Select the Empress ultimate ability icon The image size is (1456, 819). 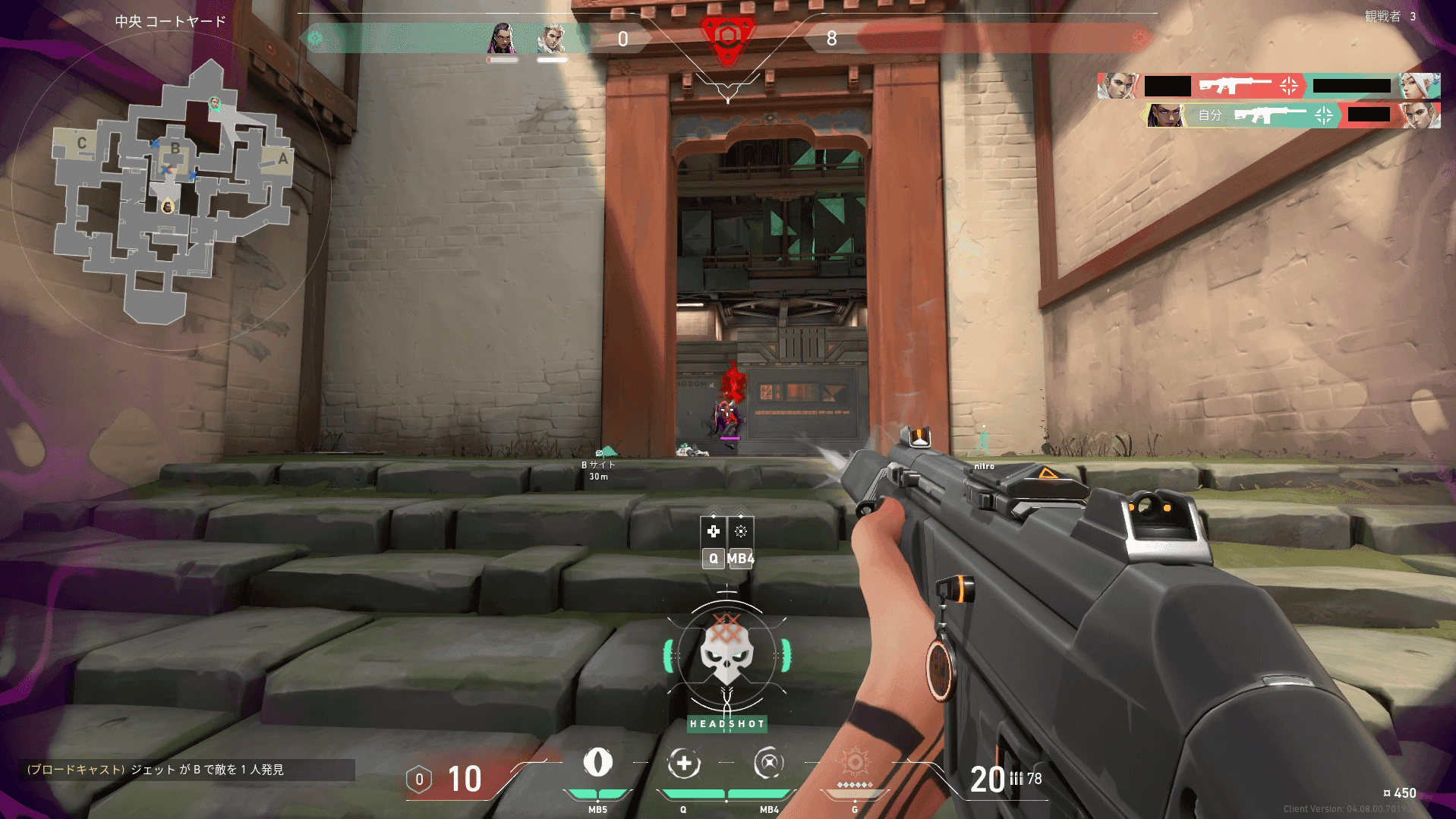(855, 762)
